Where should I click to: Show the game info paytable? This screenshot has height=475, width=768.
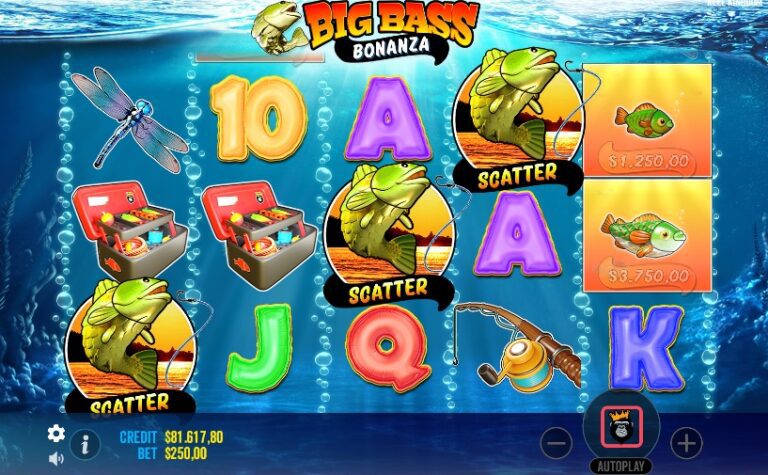click(x=85, y=444)
